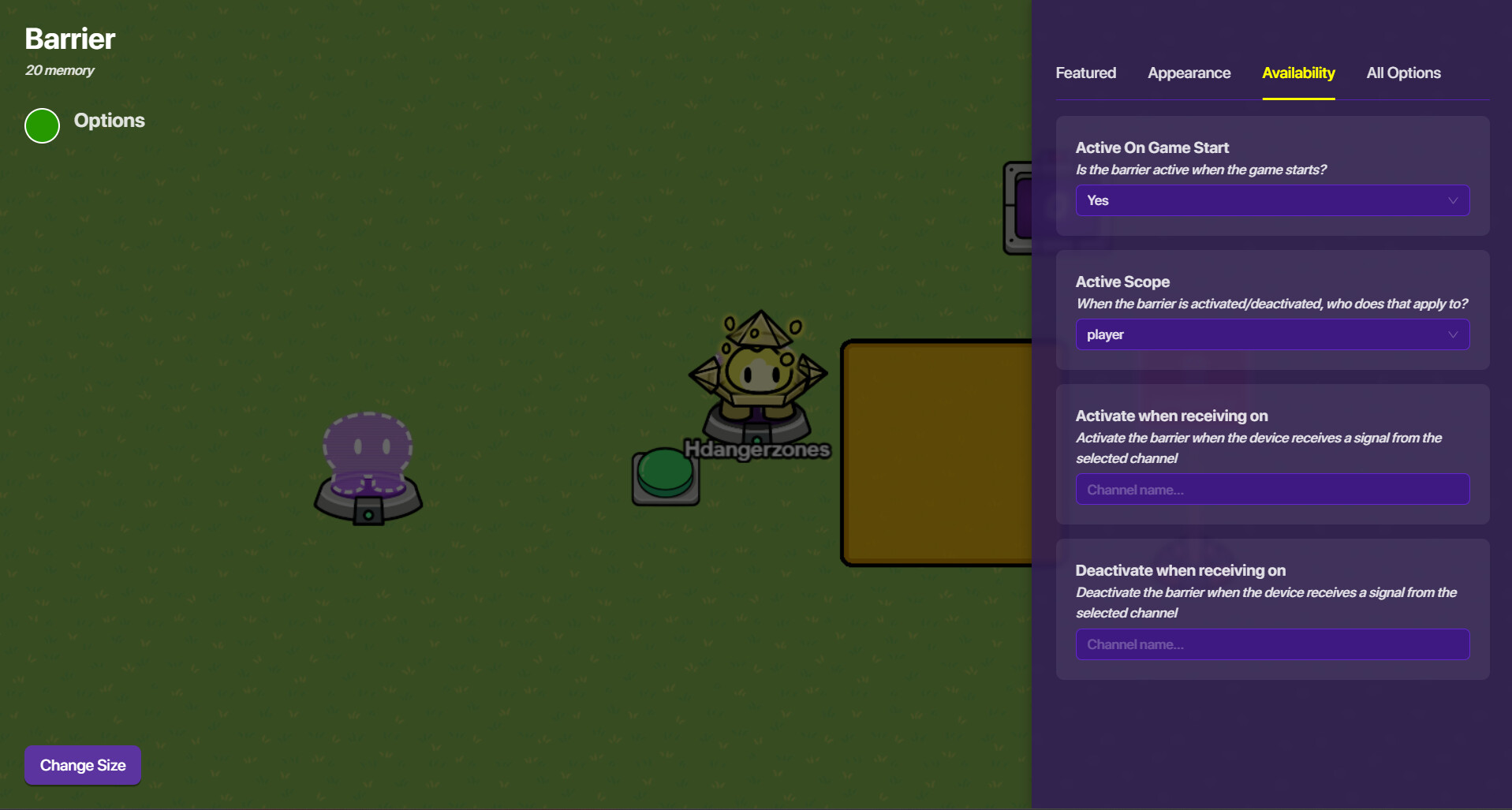Select the Availability tab
The width and height of the screenshot is (1512, 810).
point(1298,73)
